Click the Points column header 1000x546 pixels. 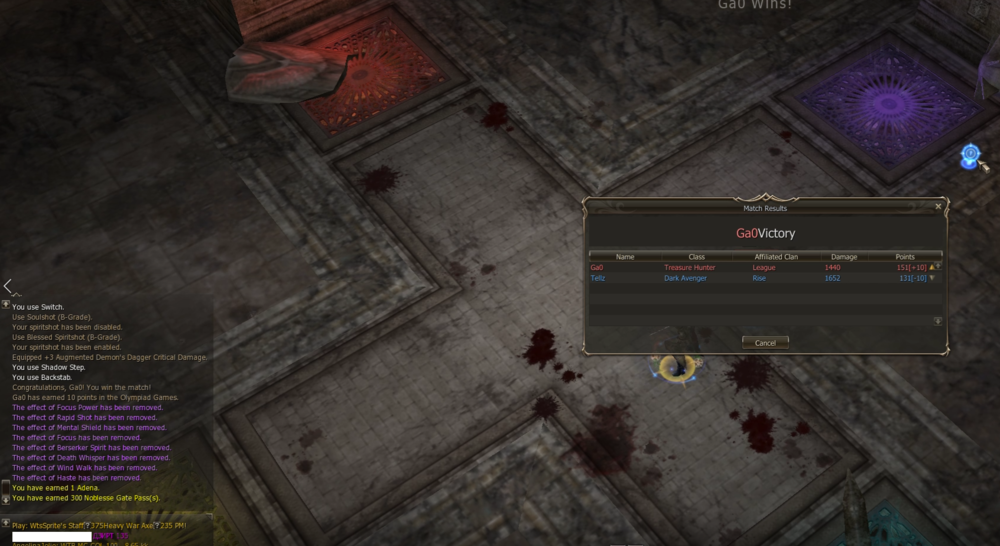905,257
